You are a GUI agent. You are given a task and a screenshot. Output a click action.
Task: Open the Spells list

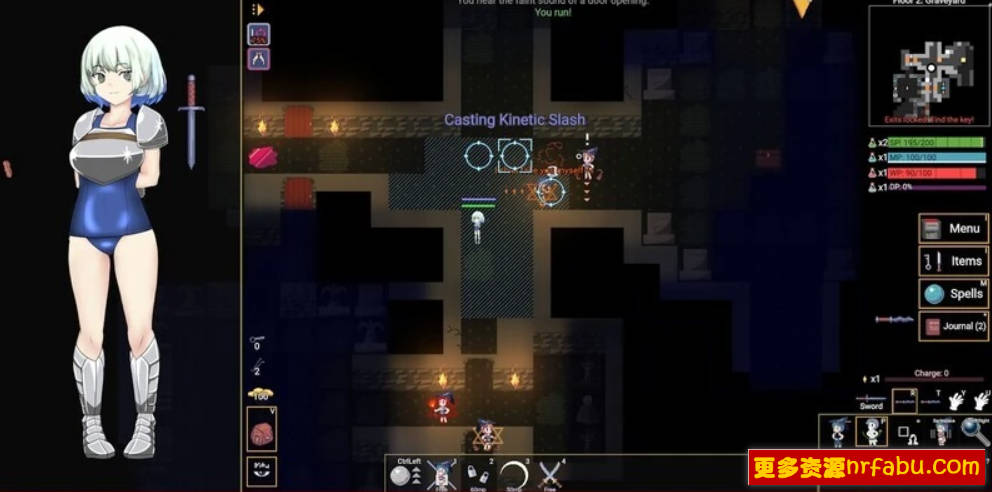pos(953,294)
